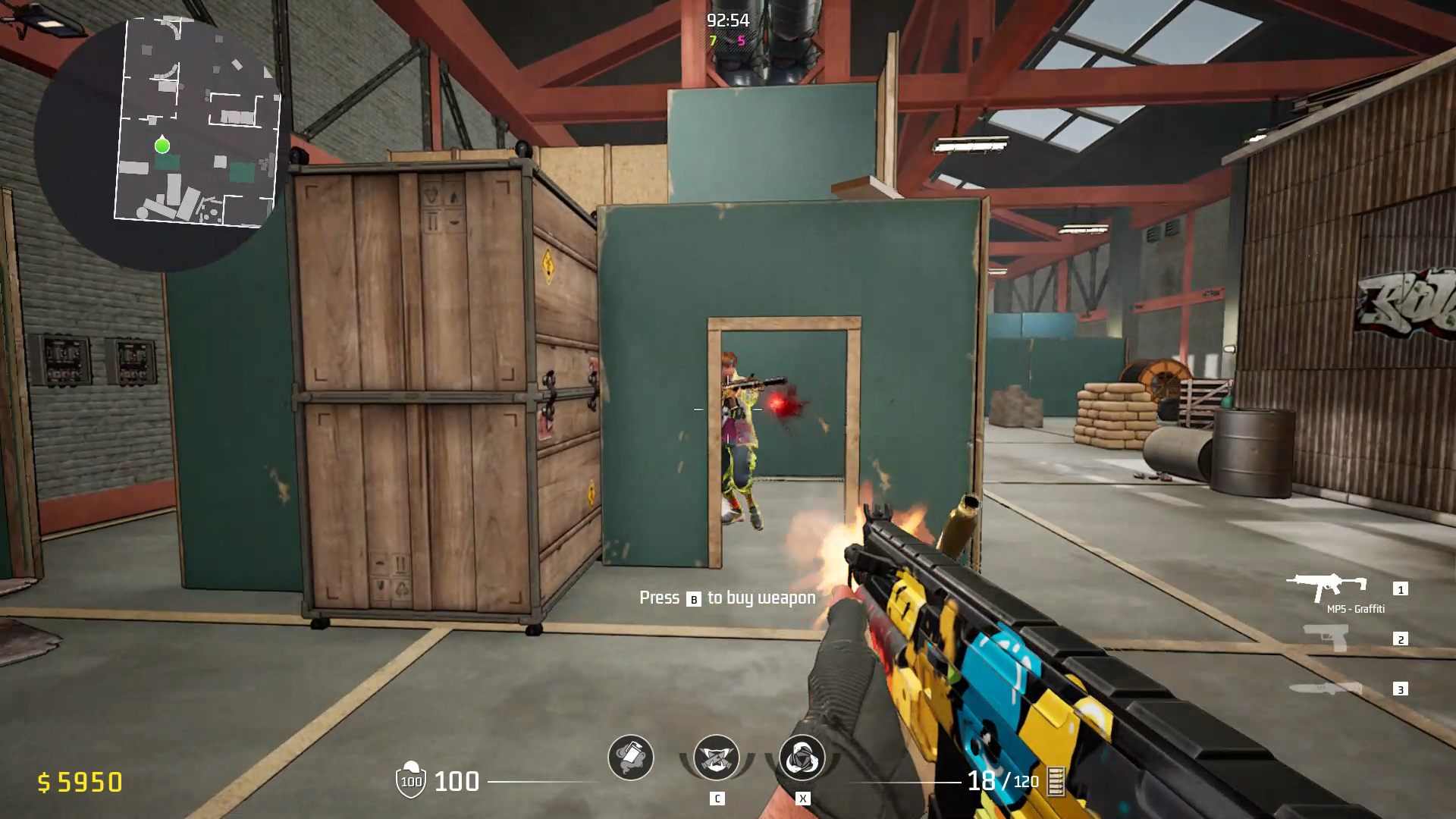Viewport: 1456px width, 819px height.
Task: Click the circular minimap
Action: click(x=161, y=144)
